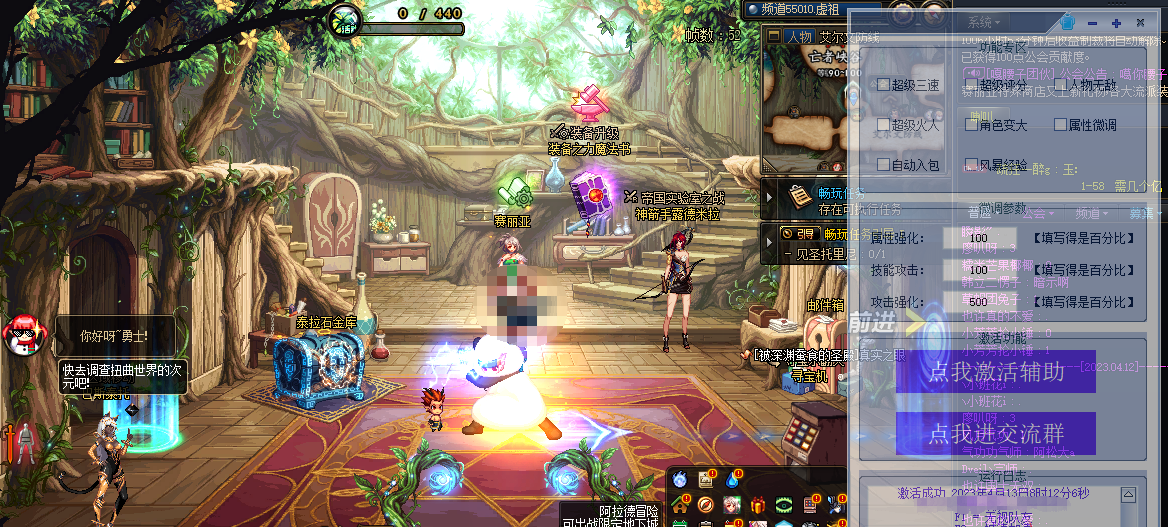The width and height of the screenshot is (1168, 527).
Task: Tick the 风暴经验 checkbox
Action: [971, 164]
